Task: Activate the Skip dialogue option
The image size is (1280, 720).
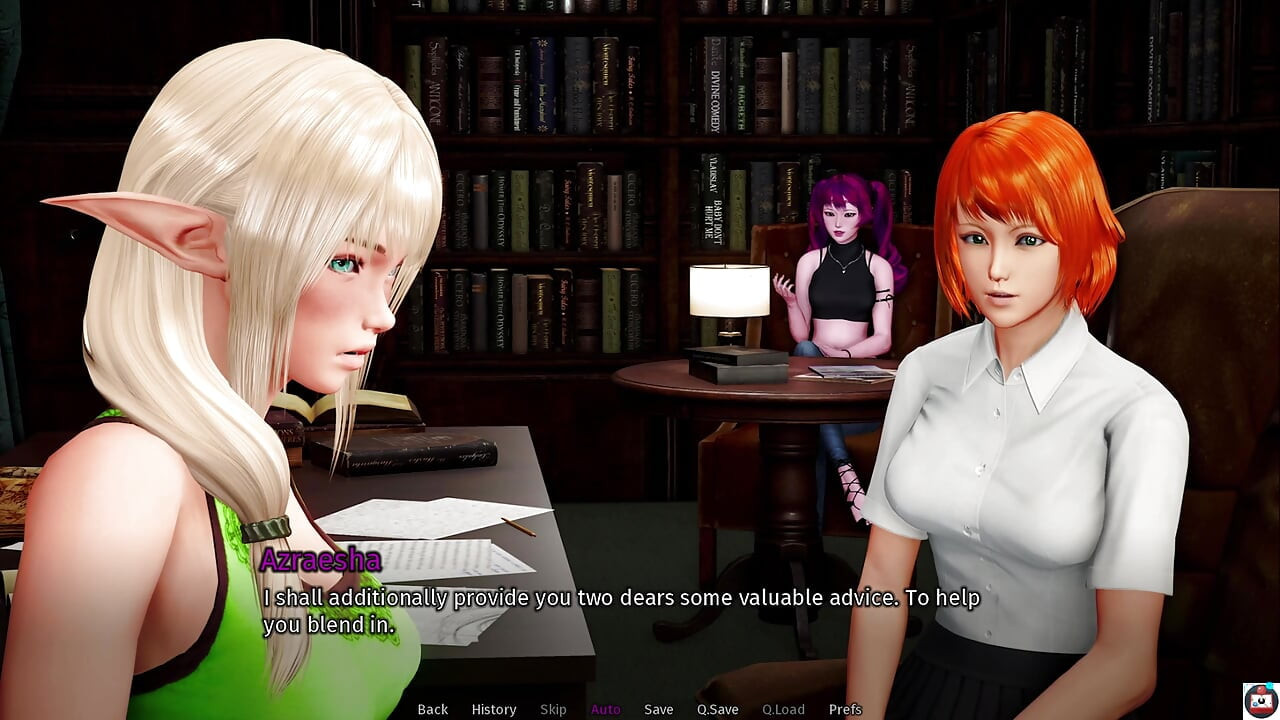Action: (x=553, y=709)
